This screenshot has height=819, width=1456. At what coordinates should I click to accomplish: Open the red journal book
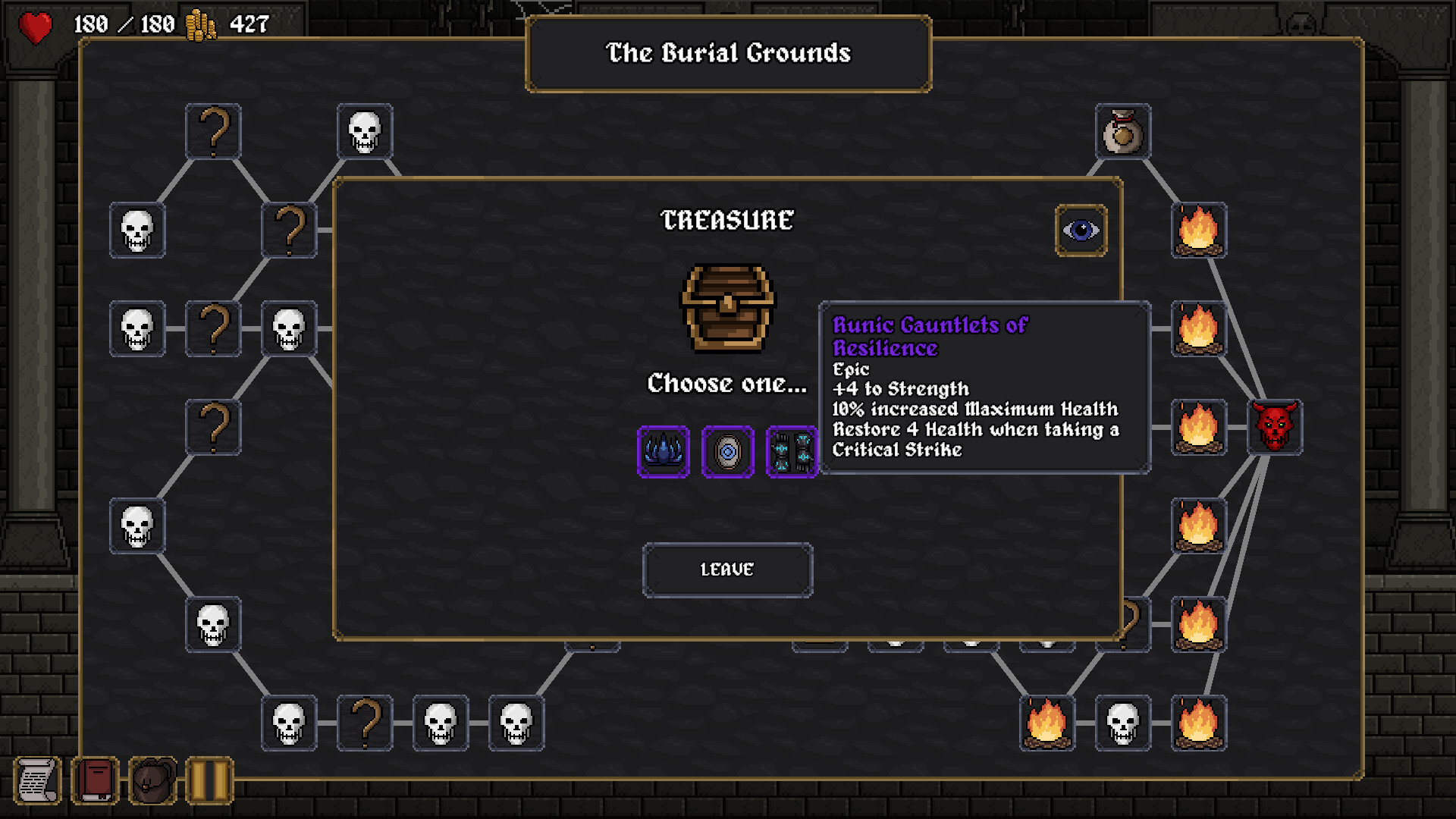point(95,780)
